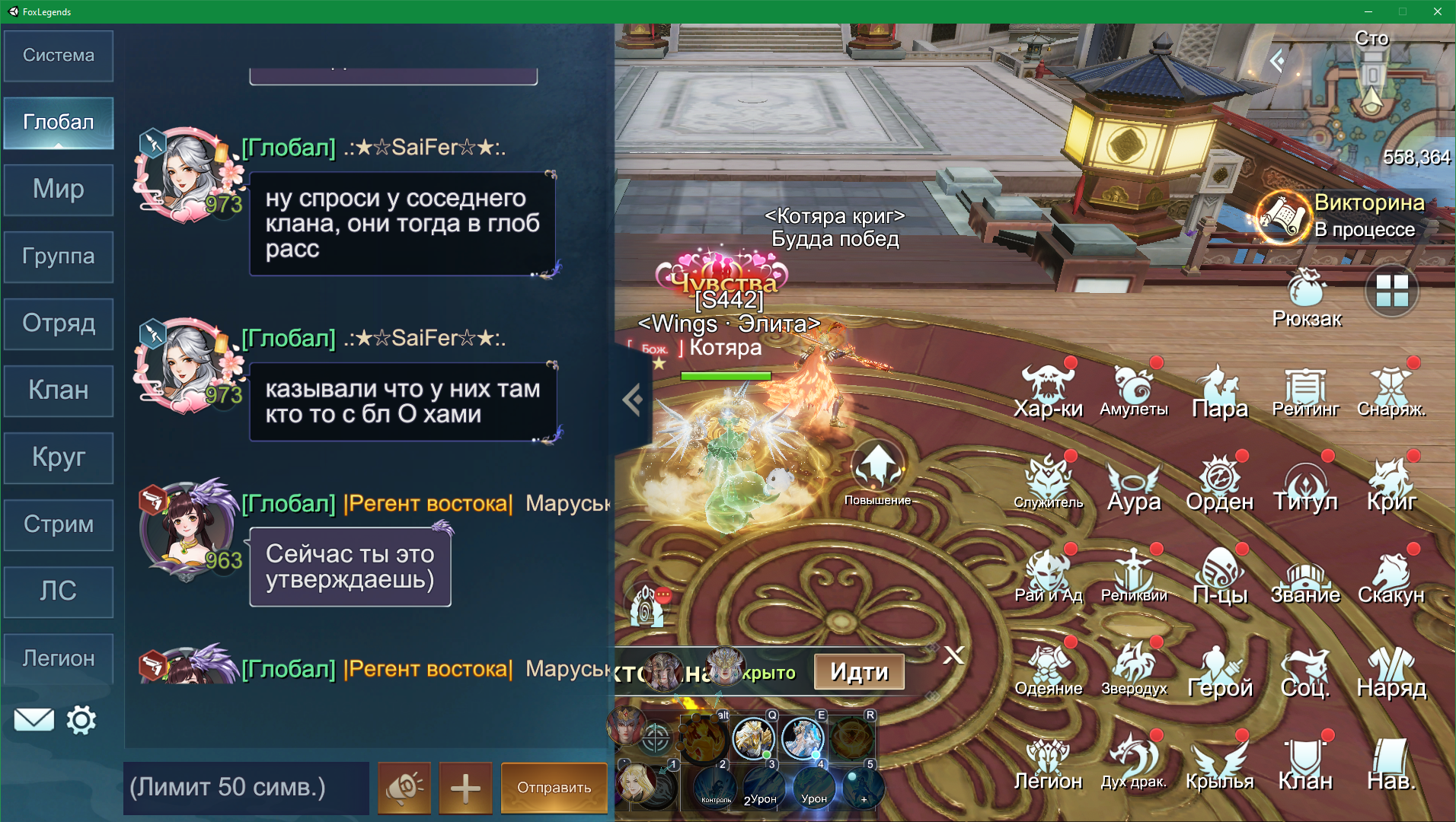The height and width of the screenshot is (822, 1456).
Task: Open the Рюкзак backpack
Action: (1307, 298)
